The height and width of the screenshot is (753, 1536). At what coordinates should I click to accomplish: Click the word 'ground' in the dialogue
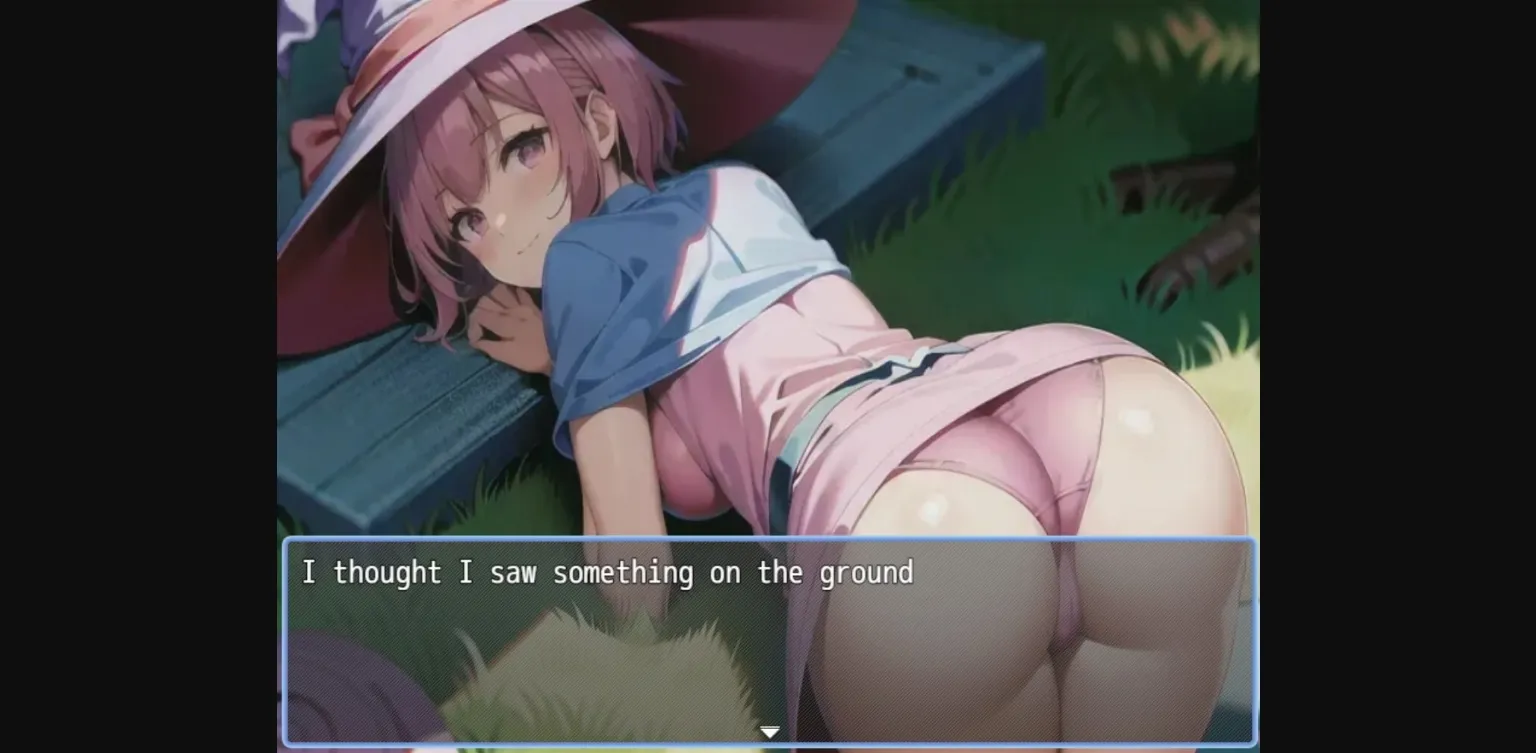pos(870,572)
